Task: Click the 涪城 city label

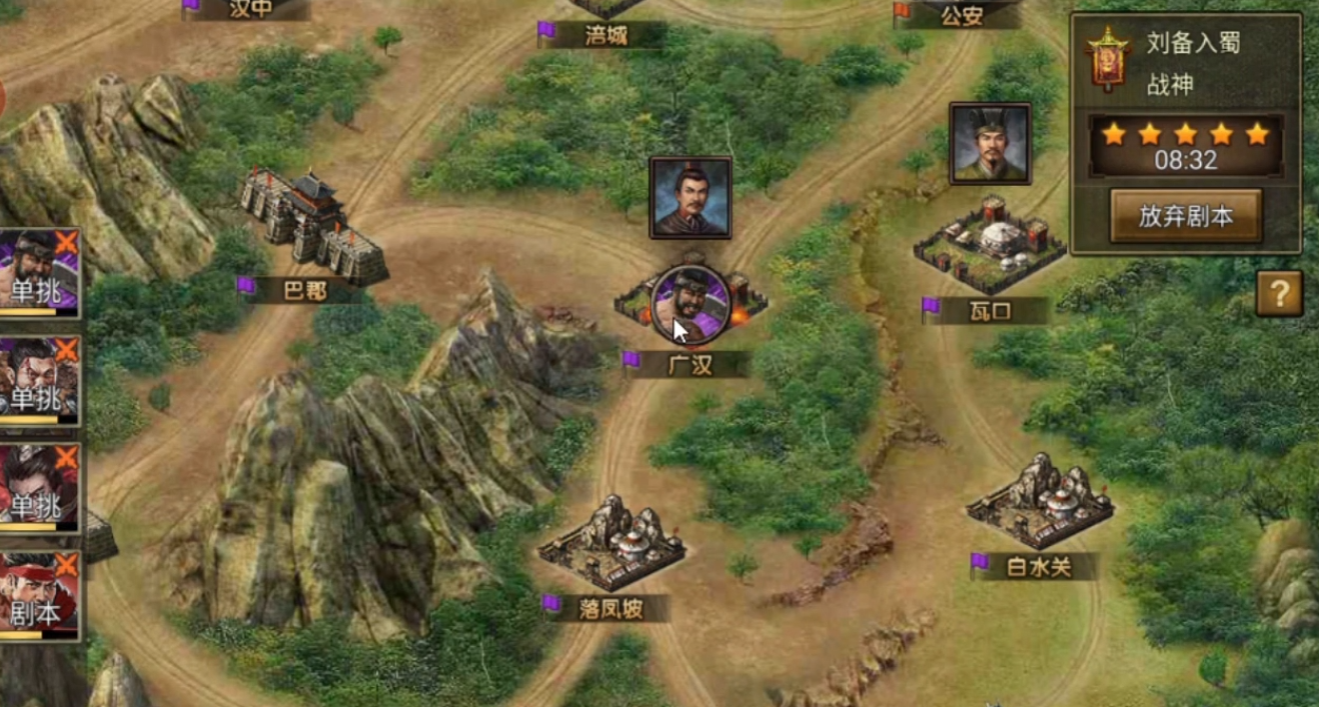Action: click(x=606, y=35)
